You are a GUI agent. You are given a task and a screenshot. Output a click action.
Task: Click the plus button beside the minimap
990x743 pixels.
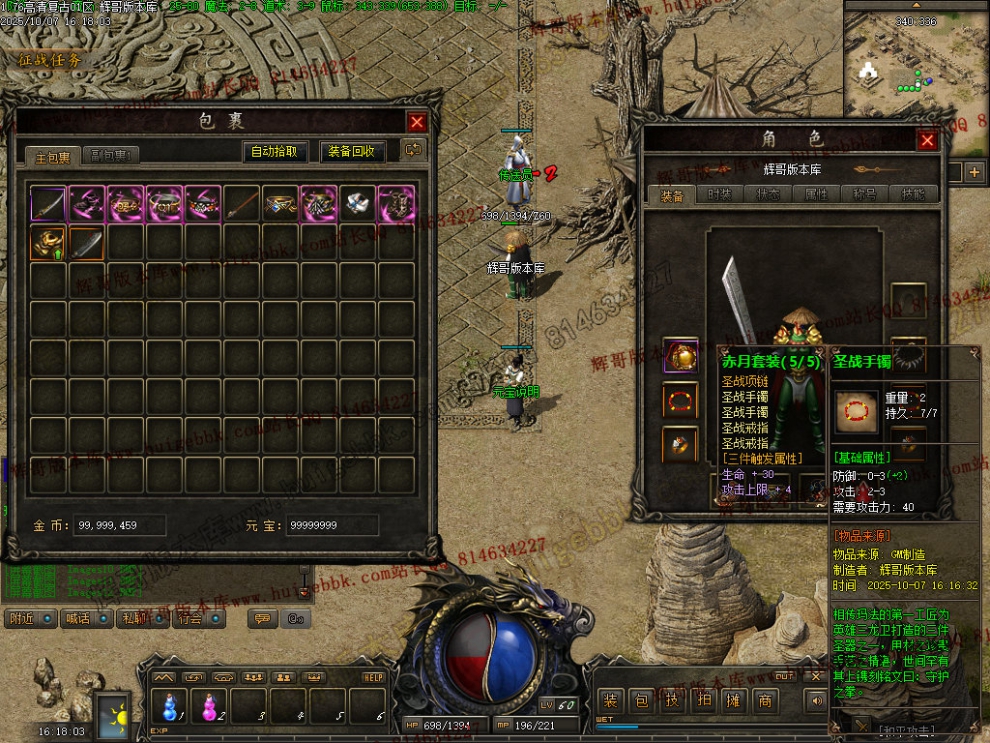(975, 173)
